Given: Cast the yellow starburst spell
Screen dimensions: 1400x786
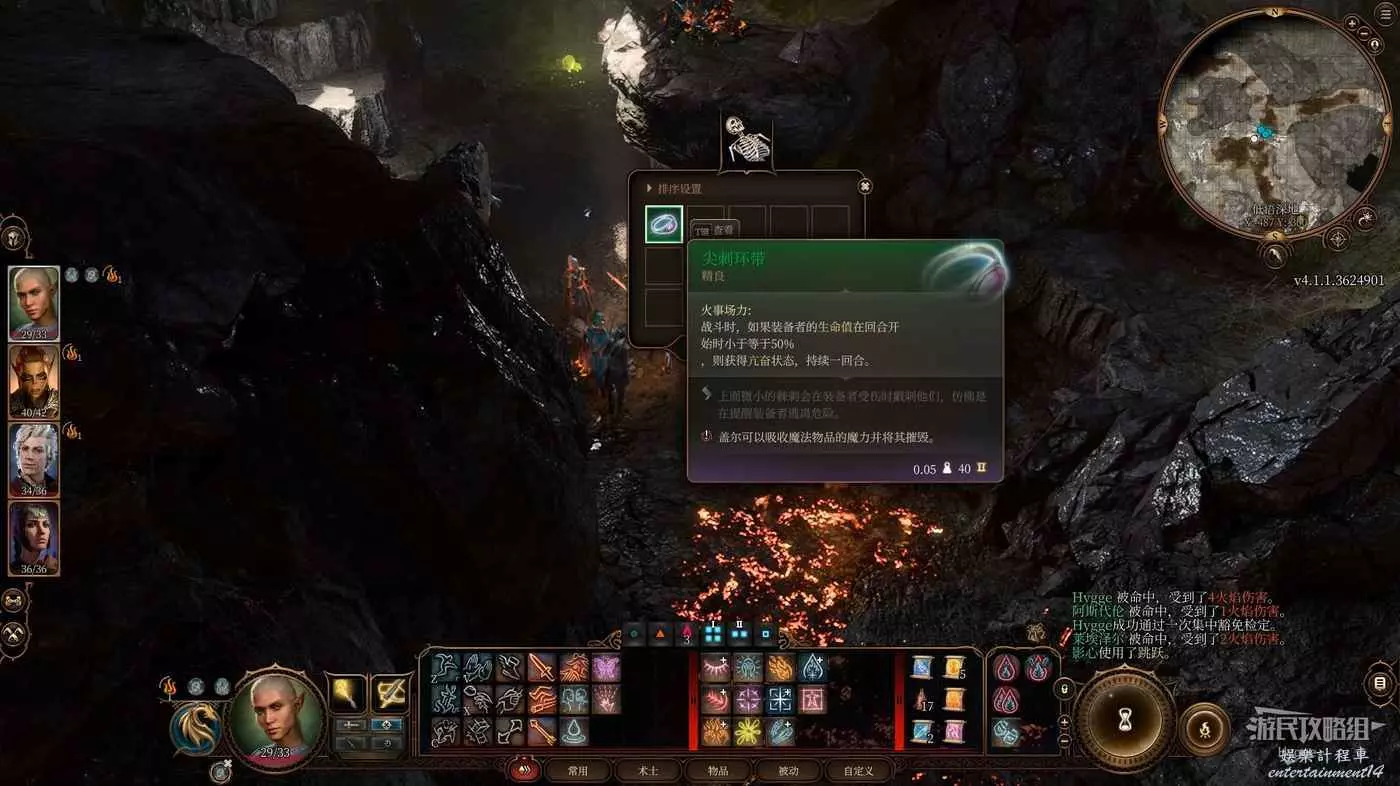Looking at the screenshot, I should point(748,731).
